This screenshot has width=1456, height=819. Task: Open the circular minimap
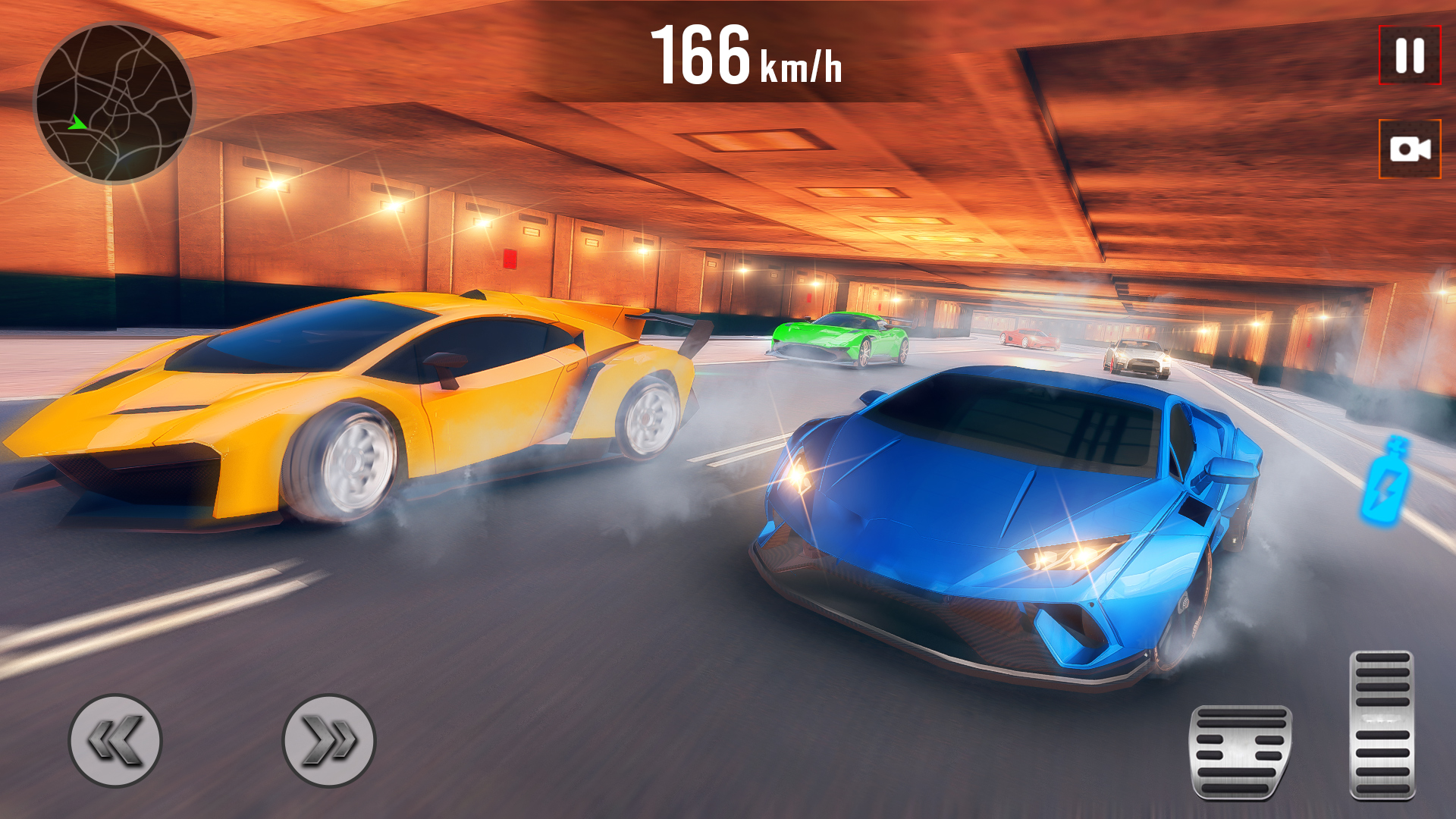pyautogui.click(x=115, y=103)
